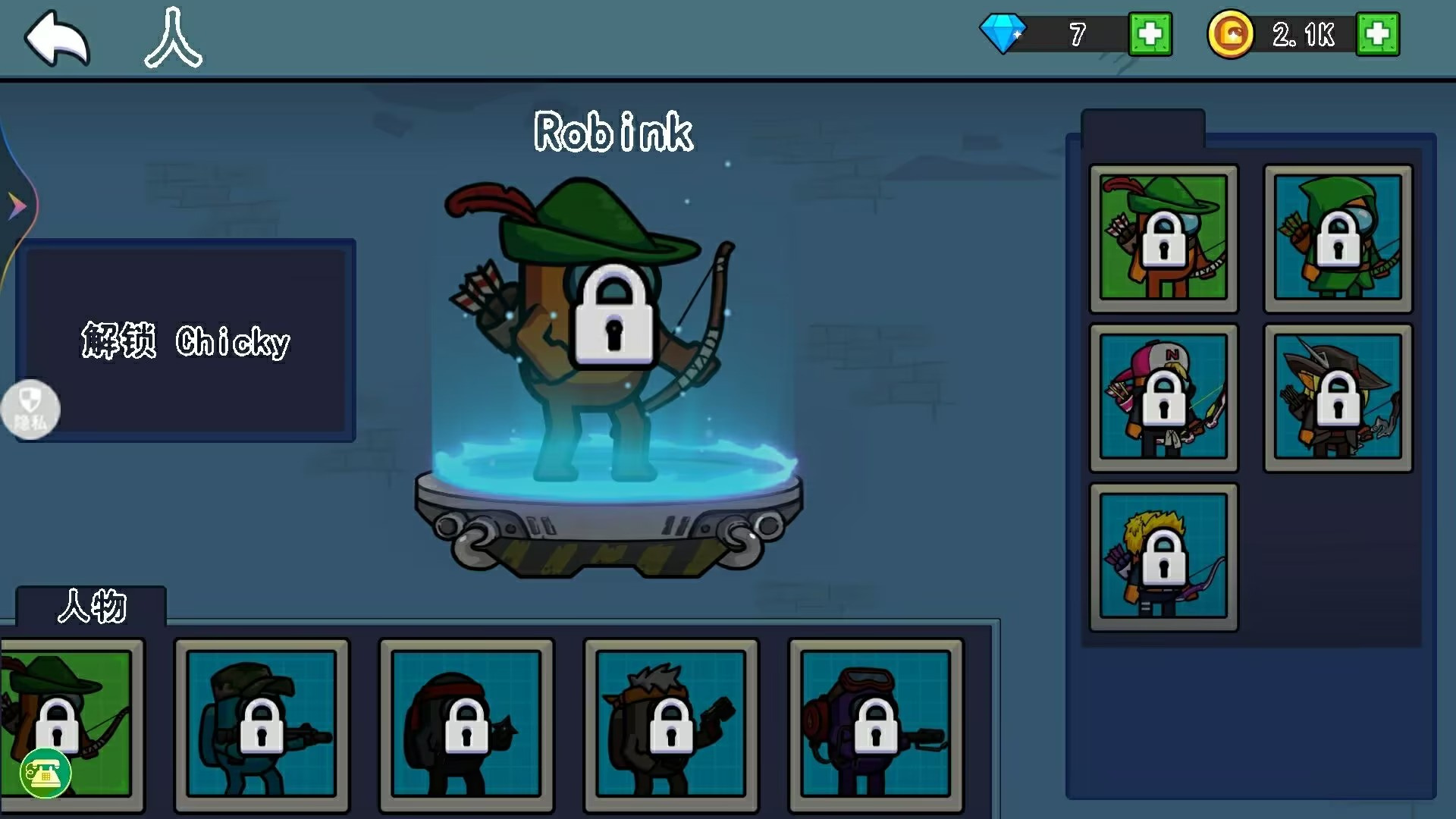Select the pink cap archer skin
Viewport: 1456px width, 819px height.
(1163, 397)
